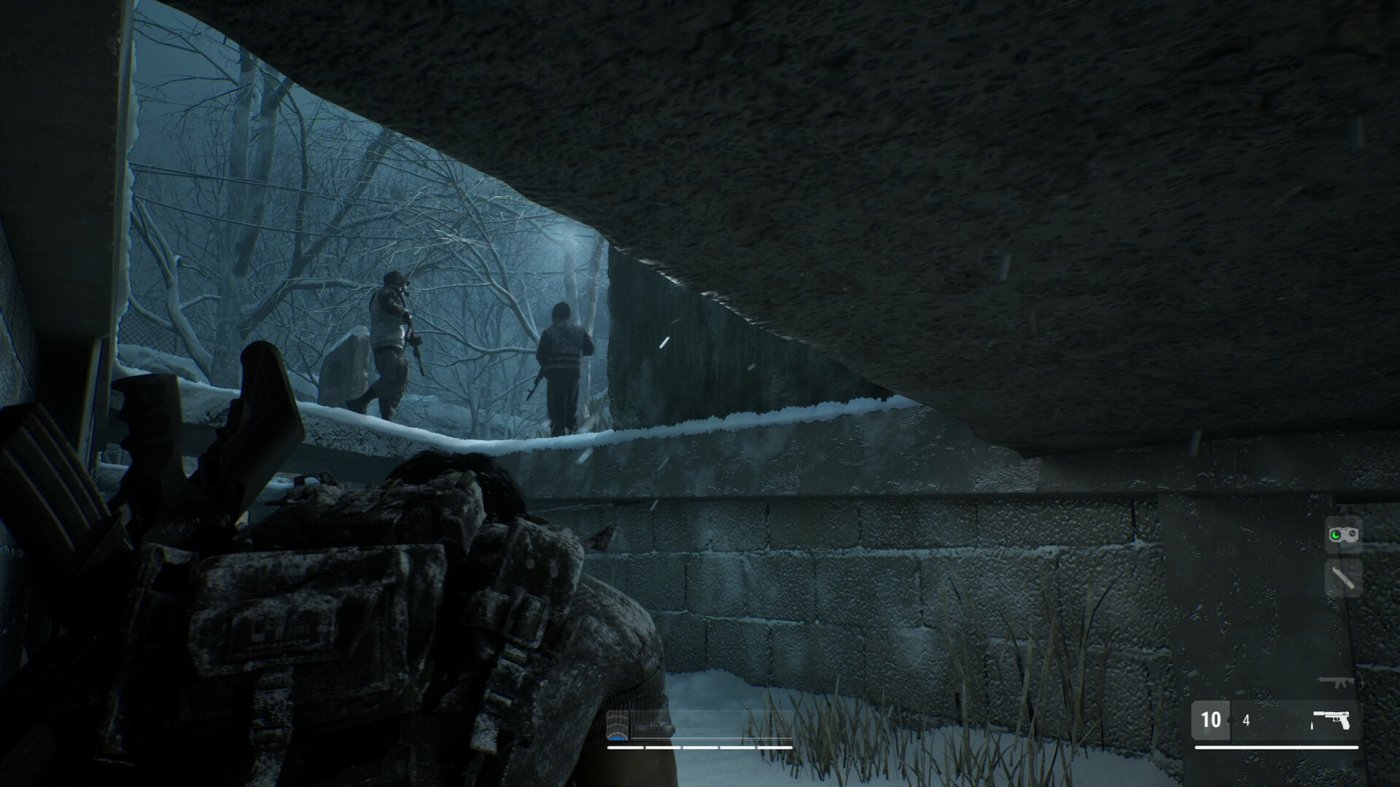Click the blue stamina arc indicator
This screenshot has width=1400, height=787.
(617, 740)
